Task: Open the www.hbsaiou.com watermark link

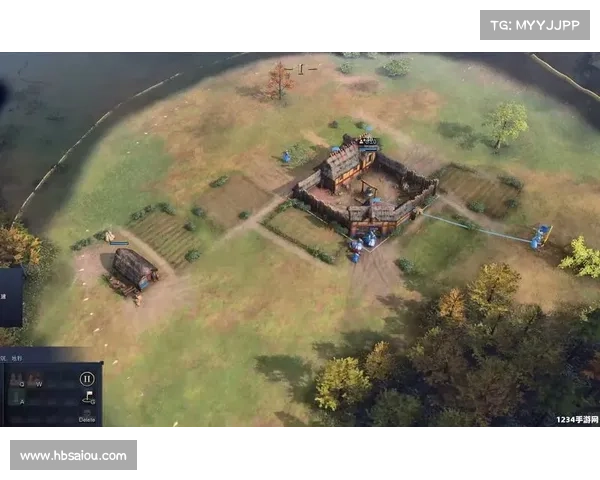Action: click(75, 456)
